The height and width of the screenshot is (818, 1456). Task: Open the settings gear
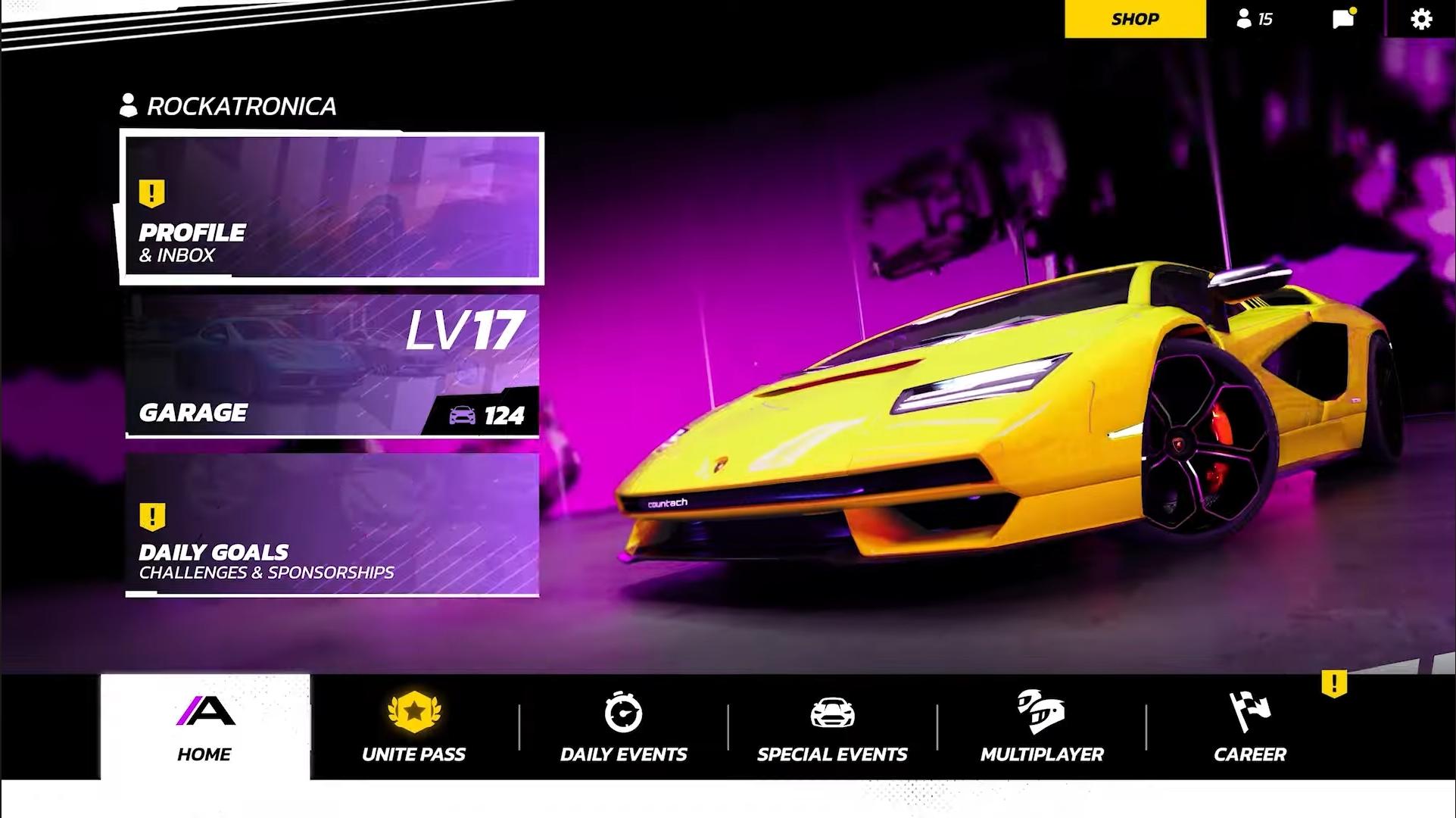click(x=1421, y=19)
